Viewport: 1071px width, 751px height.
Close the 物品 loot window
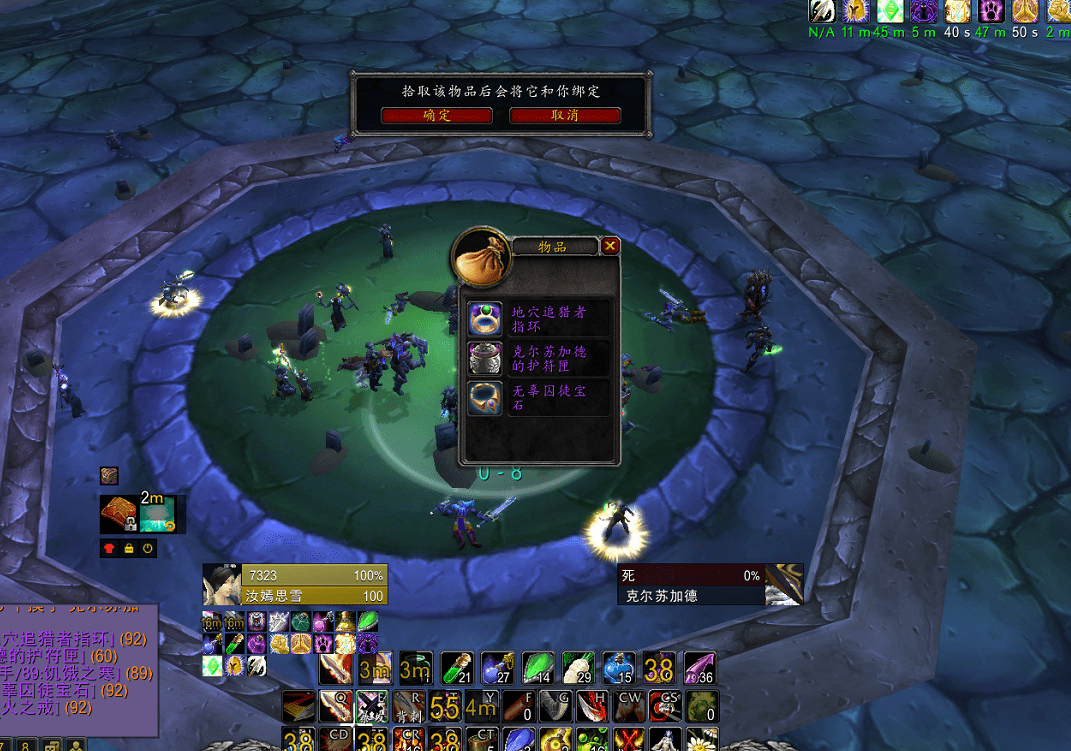coord(610,246)
